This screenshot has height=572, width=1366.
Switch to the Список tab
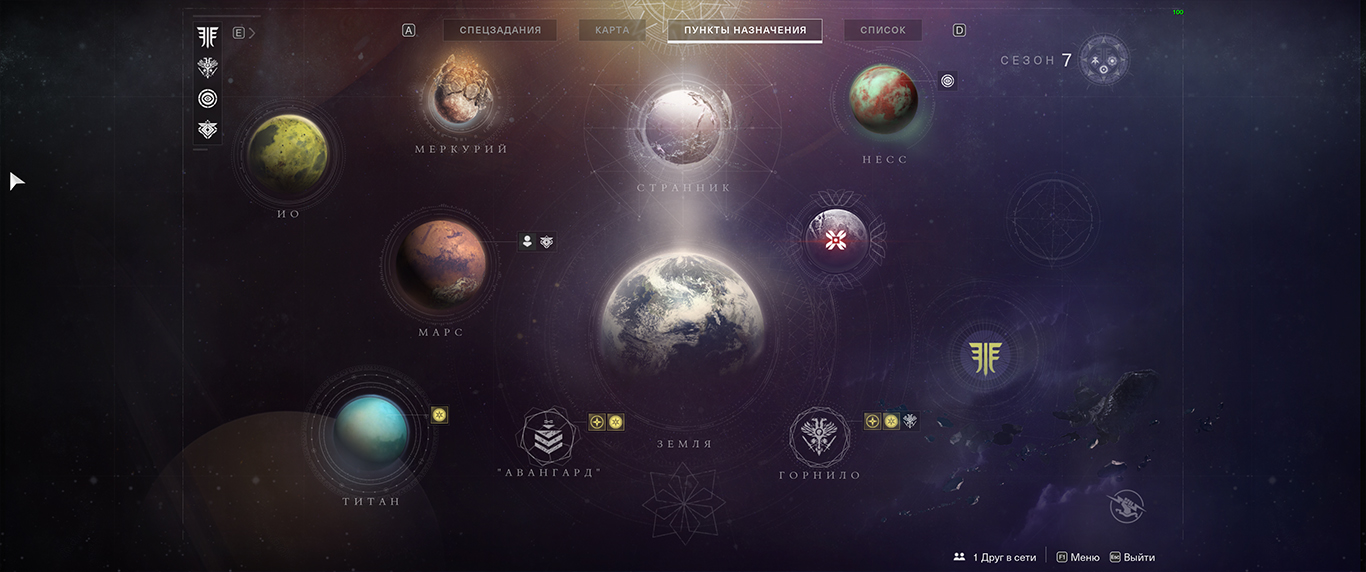883,30
